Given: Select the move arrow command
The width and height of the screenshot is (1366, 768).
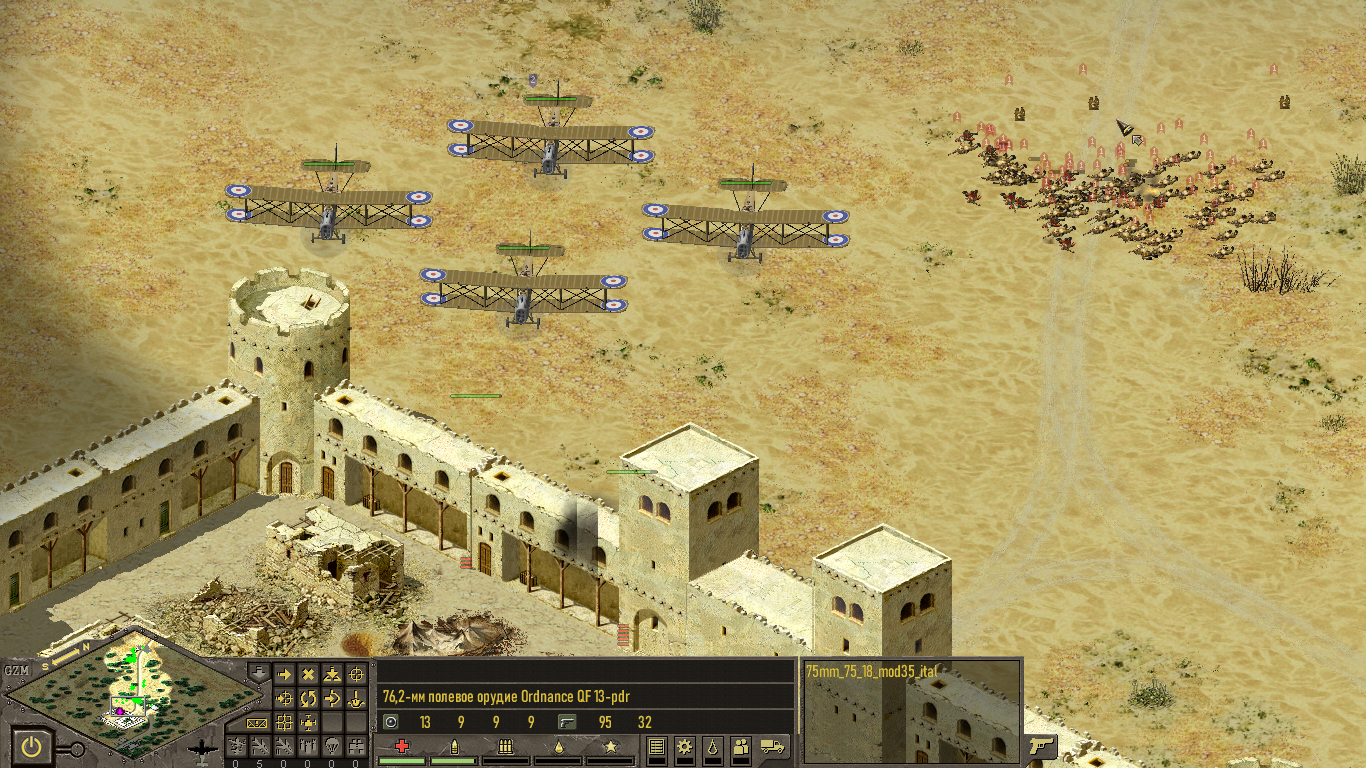Looking at the screenshot, I should point(284,675).
